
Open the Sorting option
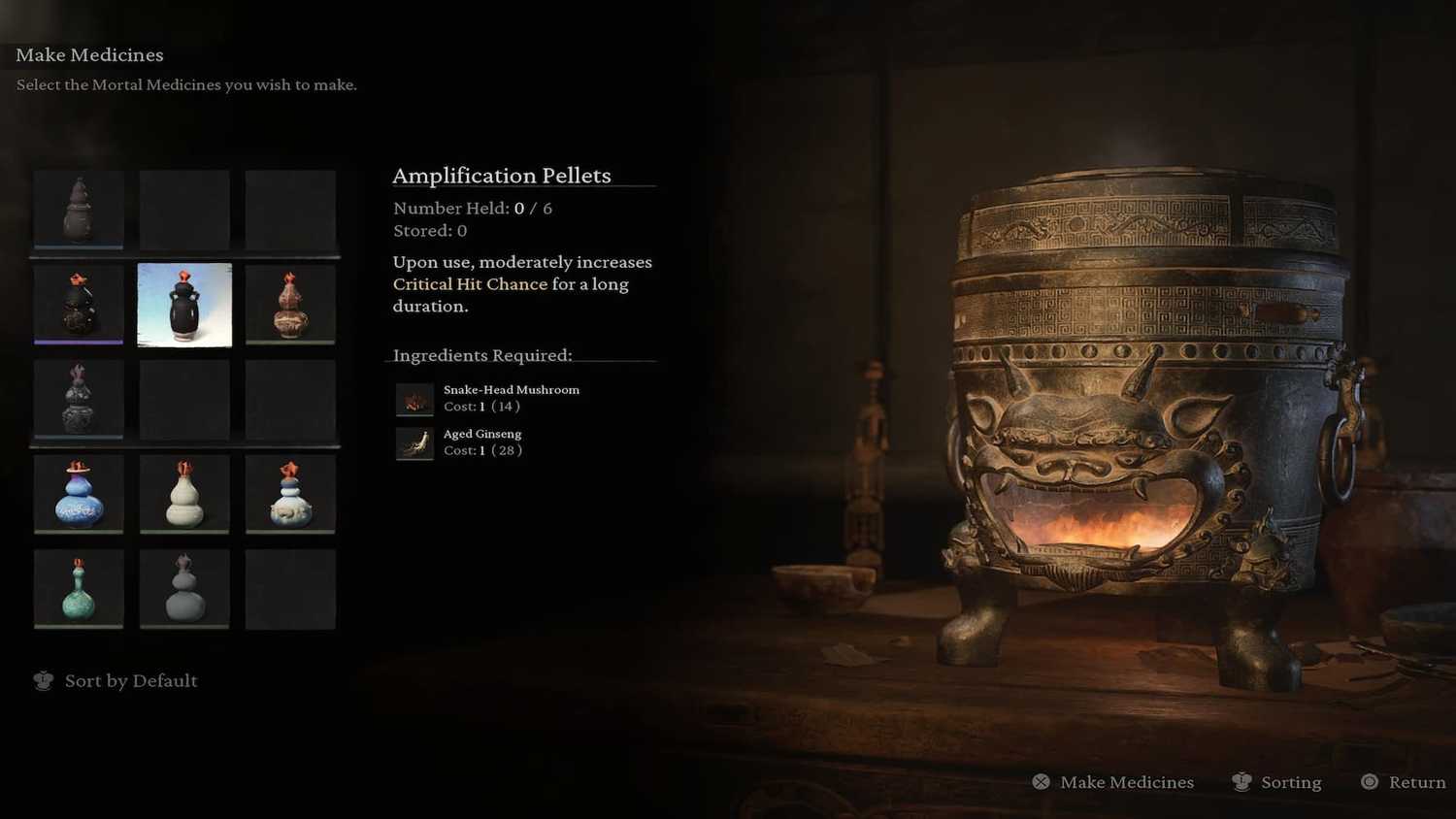(1290, 782)
